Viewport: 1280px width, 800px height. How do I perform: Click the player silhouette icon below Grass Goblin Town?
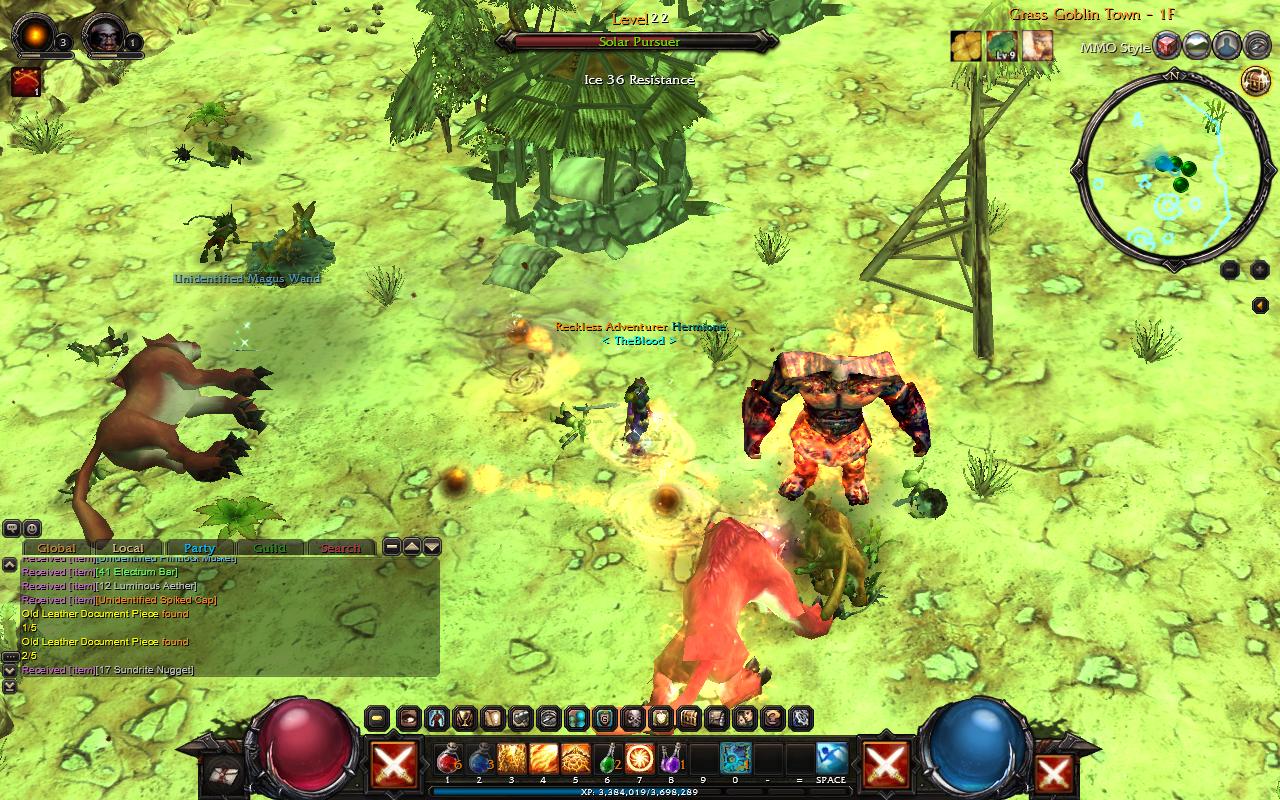pos(1224,45)
